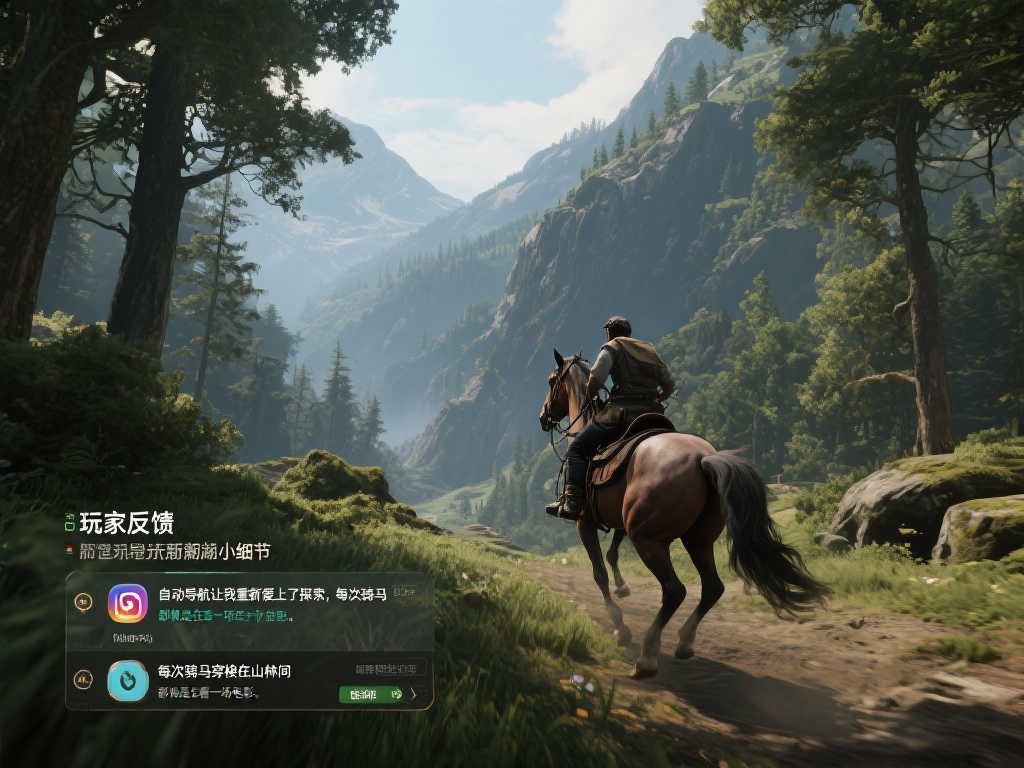The height and width of the screenshot is (768, 1024).
Task: Tap the purple-orange swirl avatar icon
Action: [127, 603]
